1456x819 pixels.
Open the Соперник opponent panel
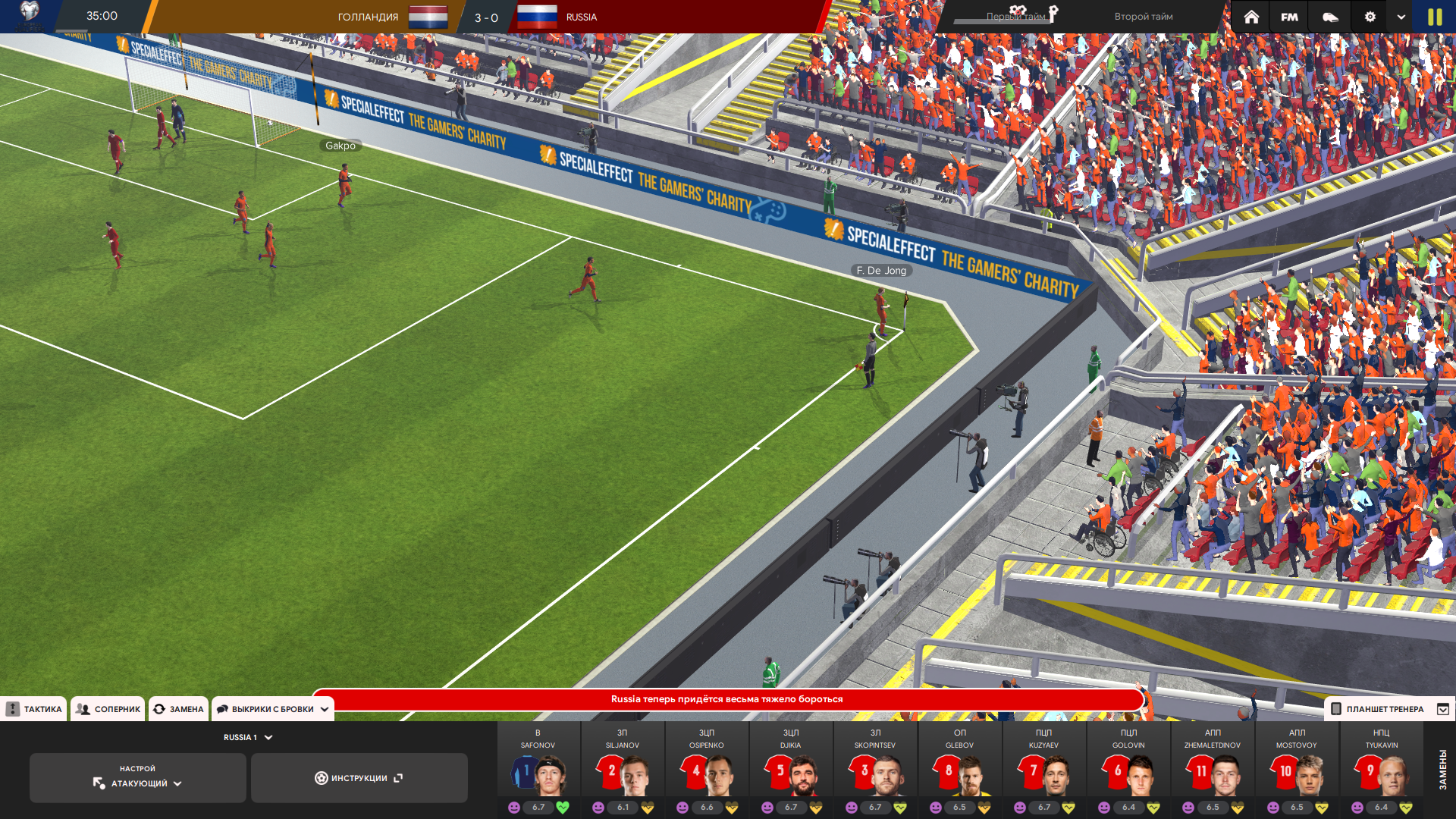pyautogui.click(x=108, y=709)
